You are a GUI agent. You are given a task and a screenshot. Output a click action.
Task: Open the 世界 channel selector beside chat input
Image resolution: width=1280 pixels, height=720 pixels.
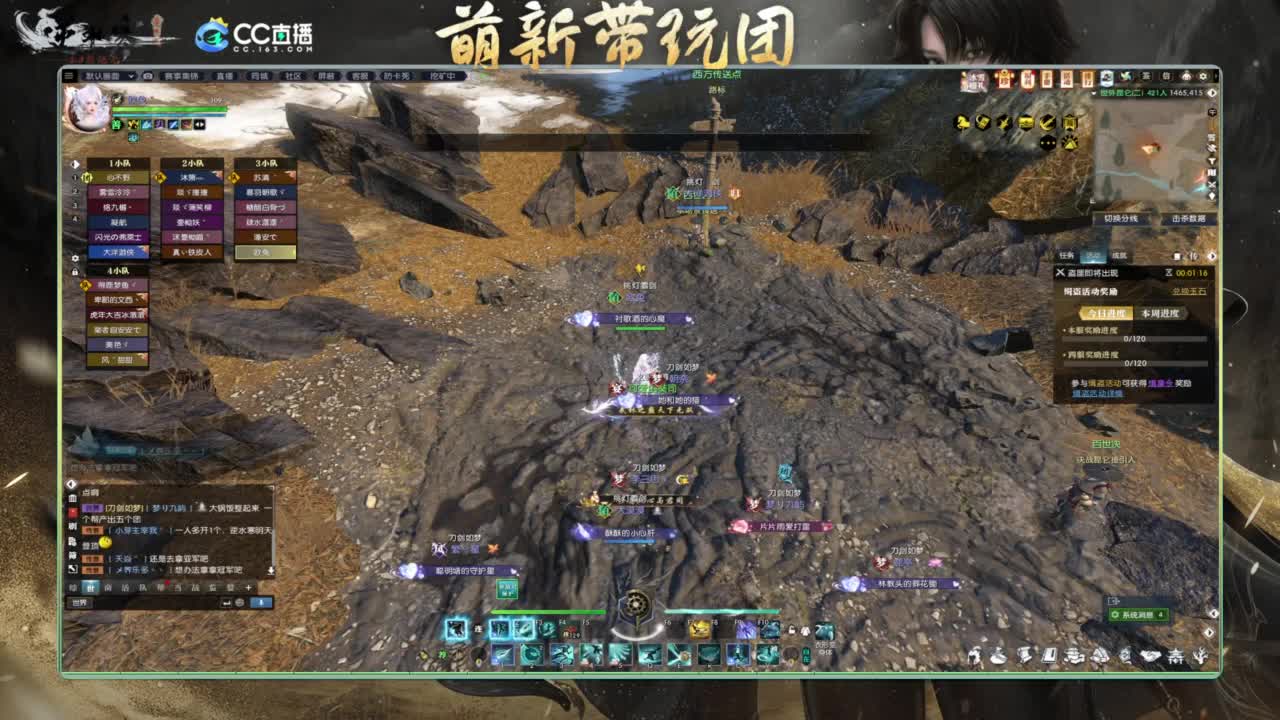[x=80, y=602]
